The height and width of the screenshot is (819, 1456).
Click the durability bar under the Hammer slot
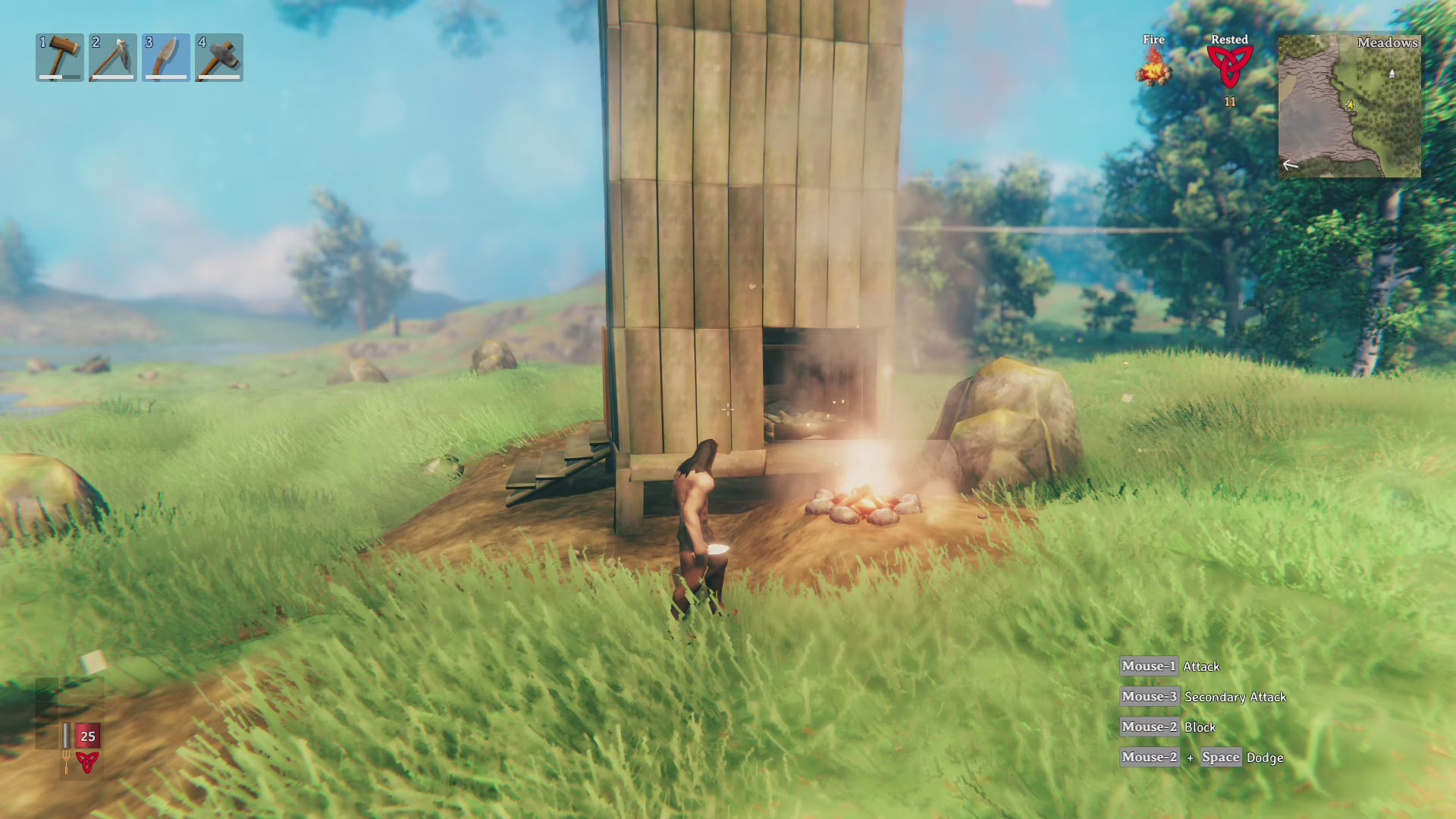[59, 76]
